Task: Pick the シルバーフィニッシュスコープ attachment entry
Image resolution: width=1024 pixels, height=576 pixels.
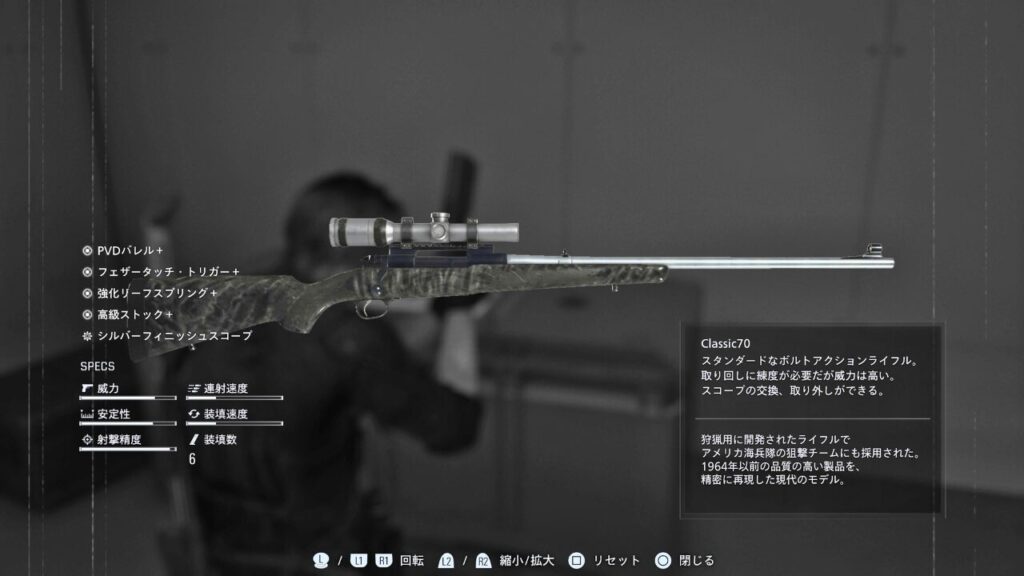Action: click(x=174, y=336)
